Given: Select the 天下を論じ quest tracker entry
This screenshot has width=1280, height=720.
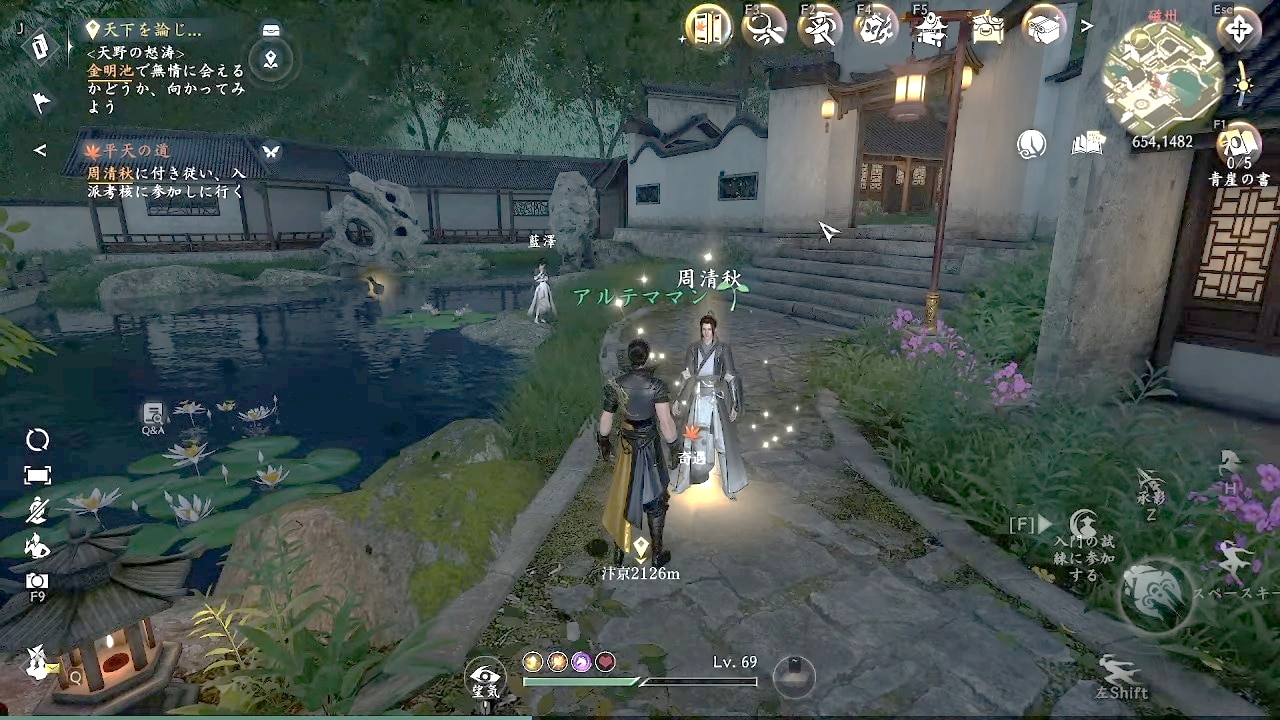Looking at the screenshot, I should [150, 30].
